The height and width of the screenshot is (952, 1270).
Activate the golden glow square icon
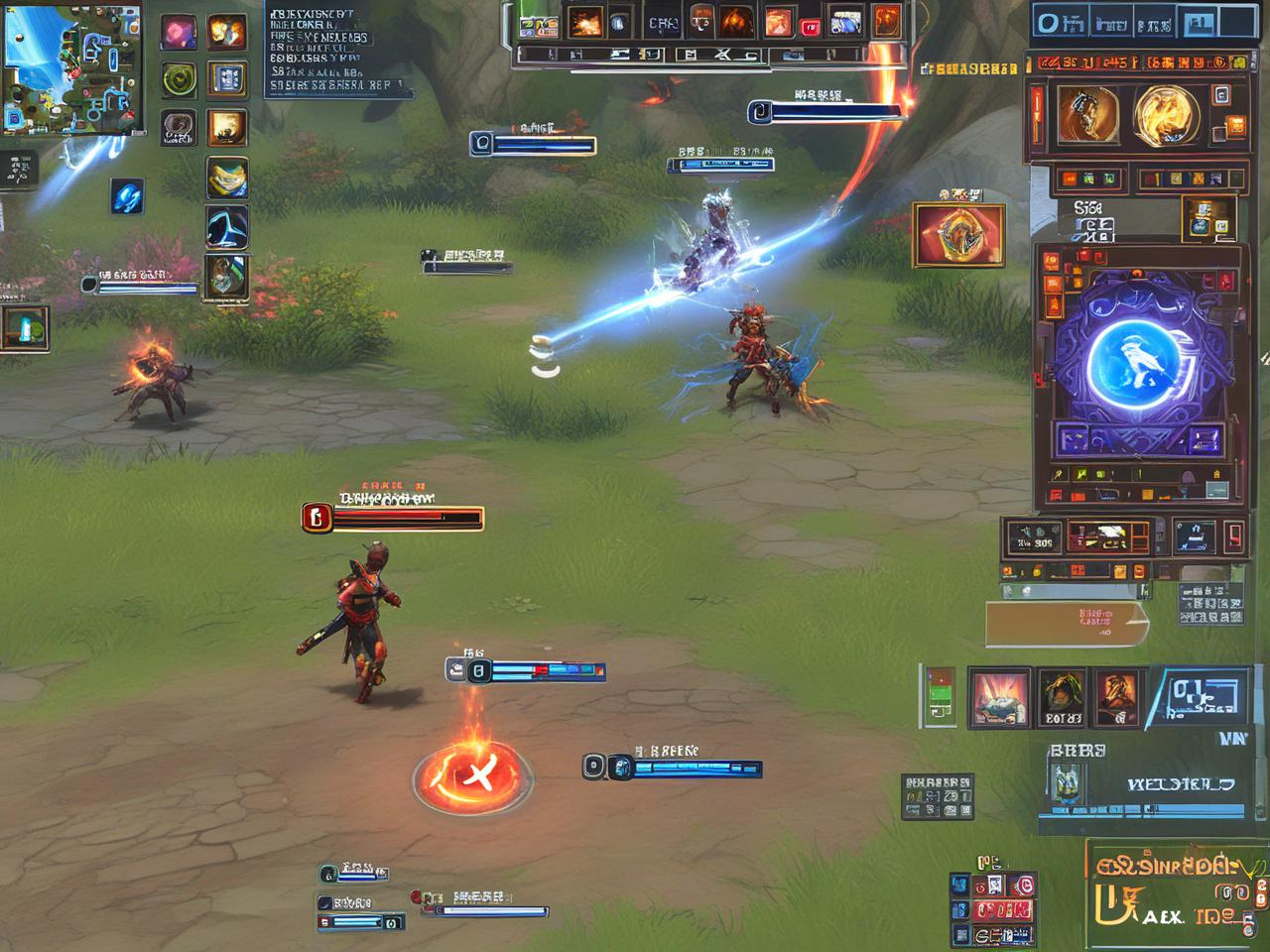226,128
